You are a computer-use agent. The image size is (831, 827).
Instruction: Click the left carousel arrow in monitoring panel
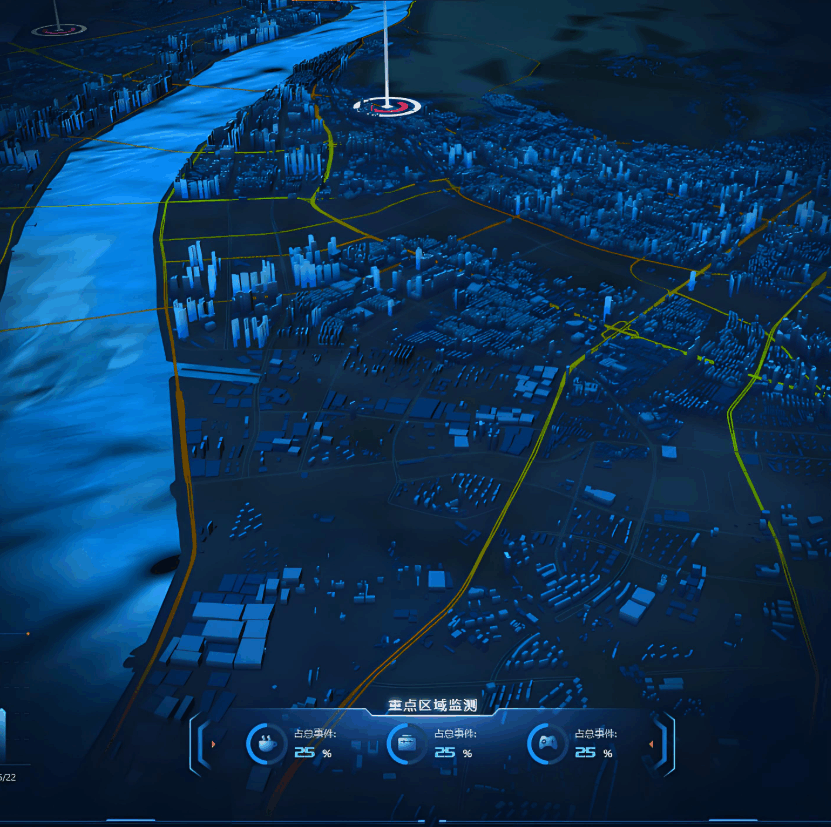213,744
